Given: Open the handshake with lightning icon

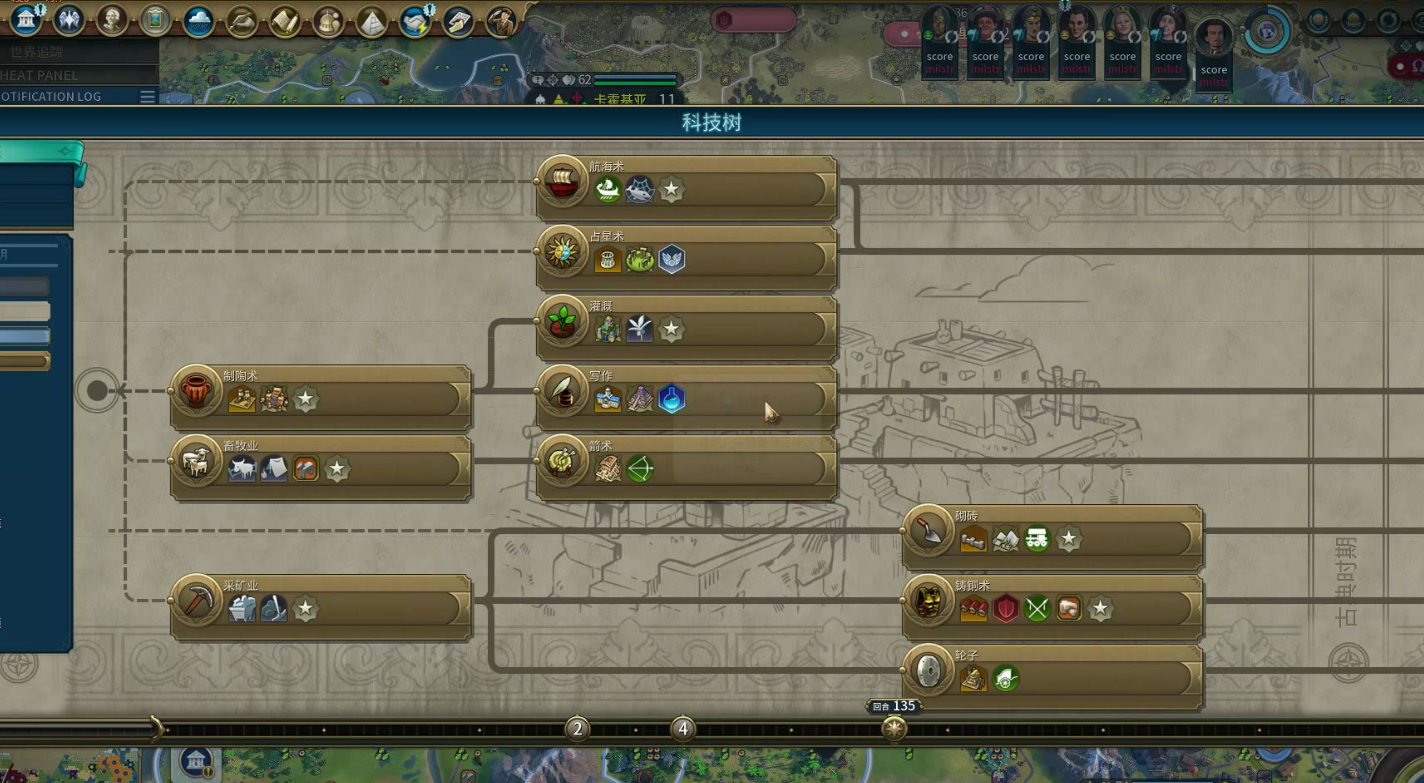Looking at the screenshot, I should pyautogui.click(x=415, y=20).
